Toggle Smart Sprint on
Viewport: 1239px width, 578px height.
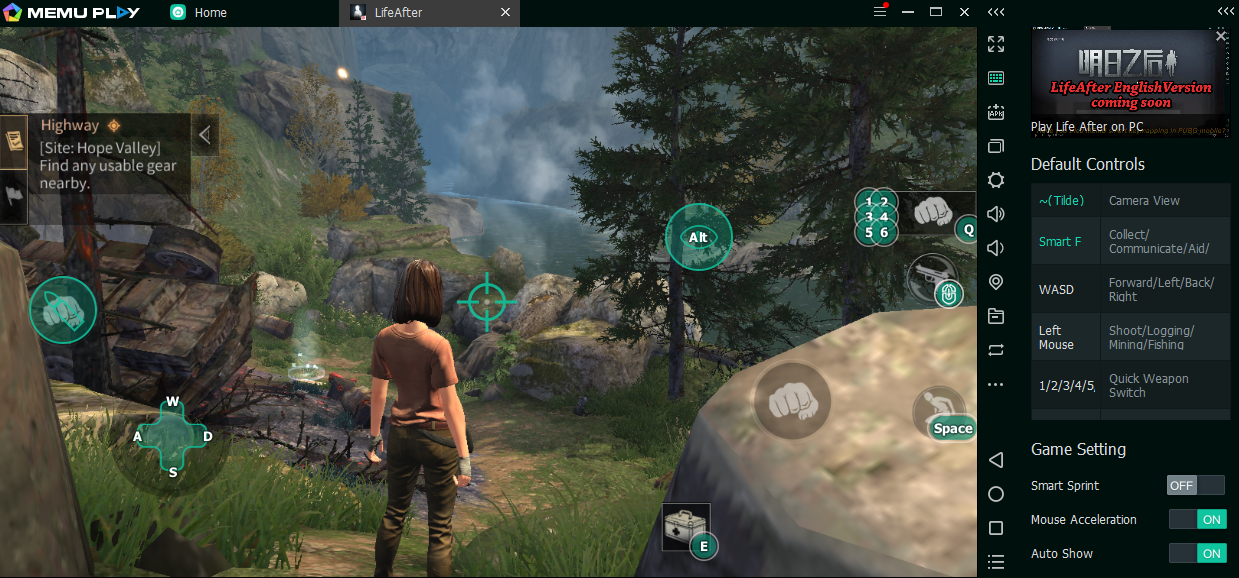[1196, 485]
